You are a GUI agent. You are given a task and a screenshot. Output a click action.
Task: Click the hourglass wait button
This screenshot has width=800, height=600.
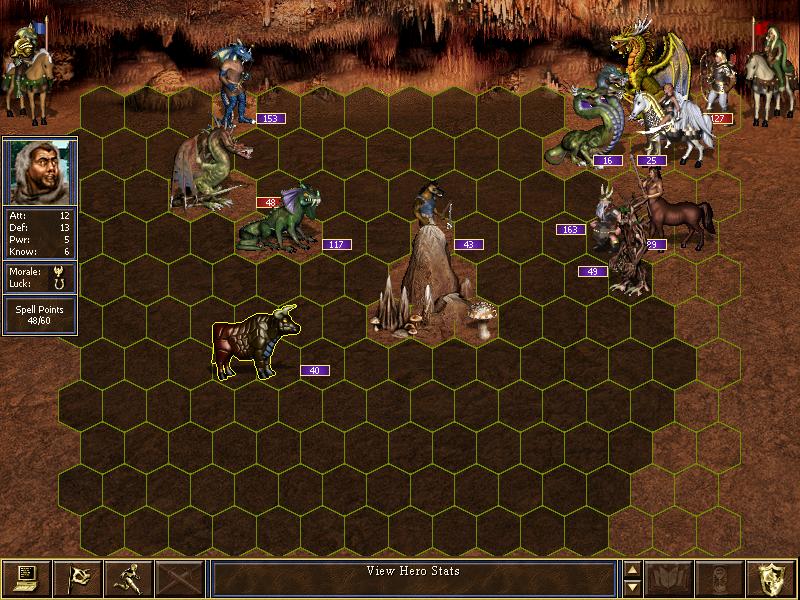[x=721, y=577]
